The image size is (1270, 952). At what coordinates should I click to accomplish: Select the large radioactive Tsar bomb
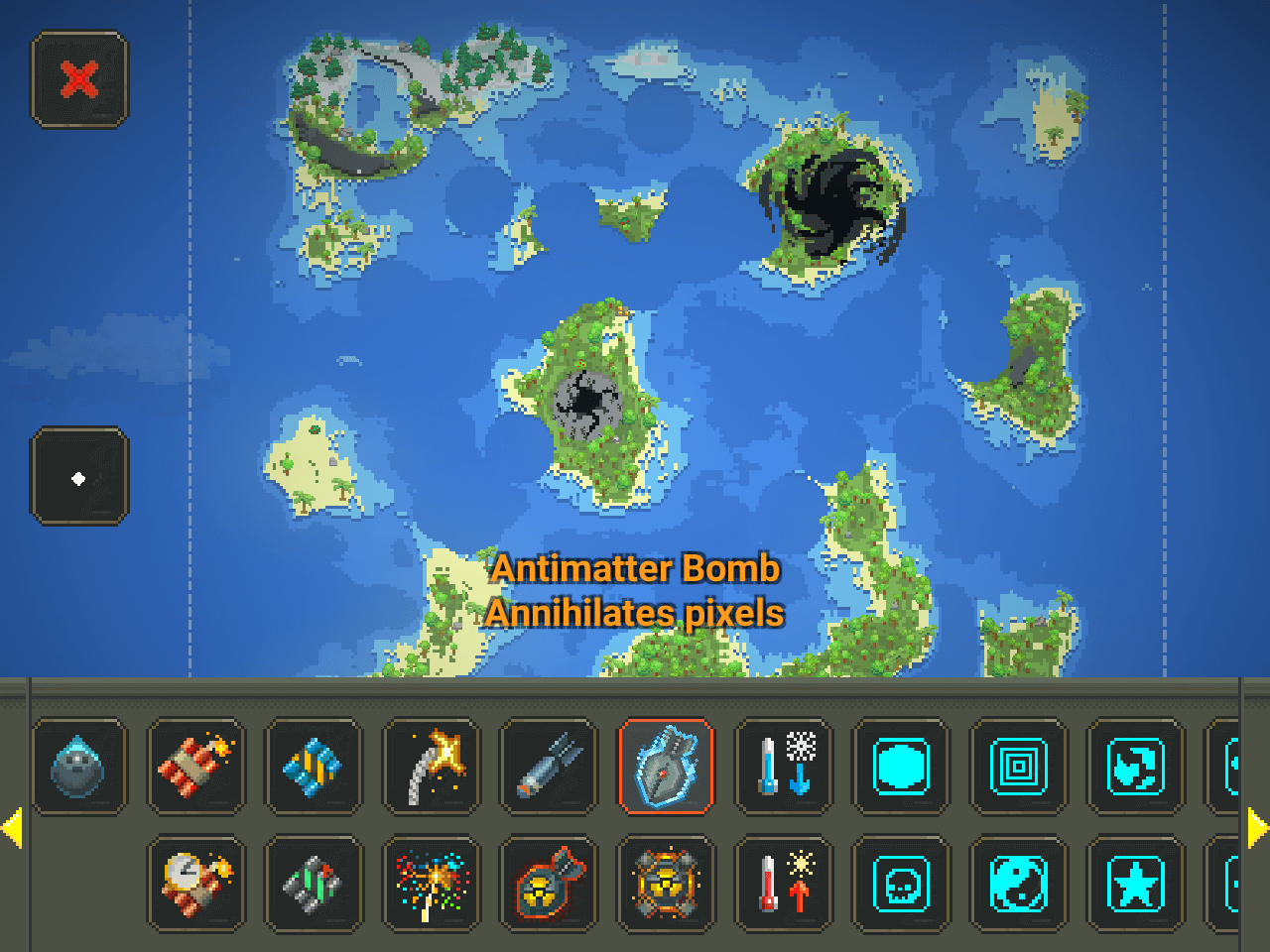(x=665, y=884)
